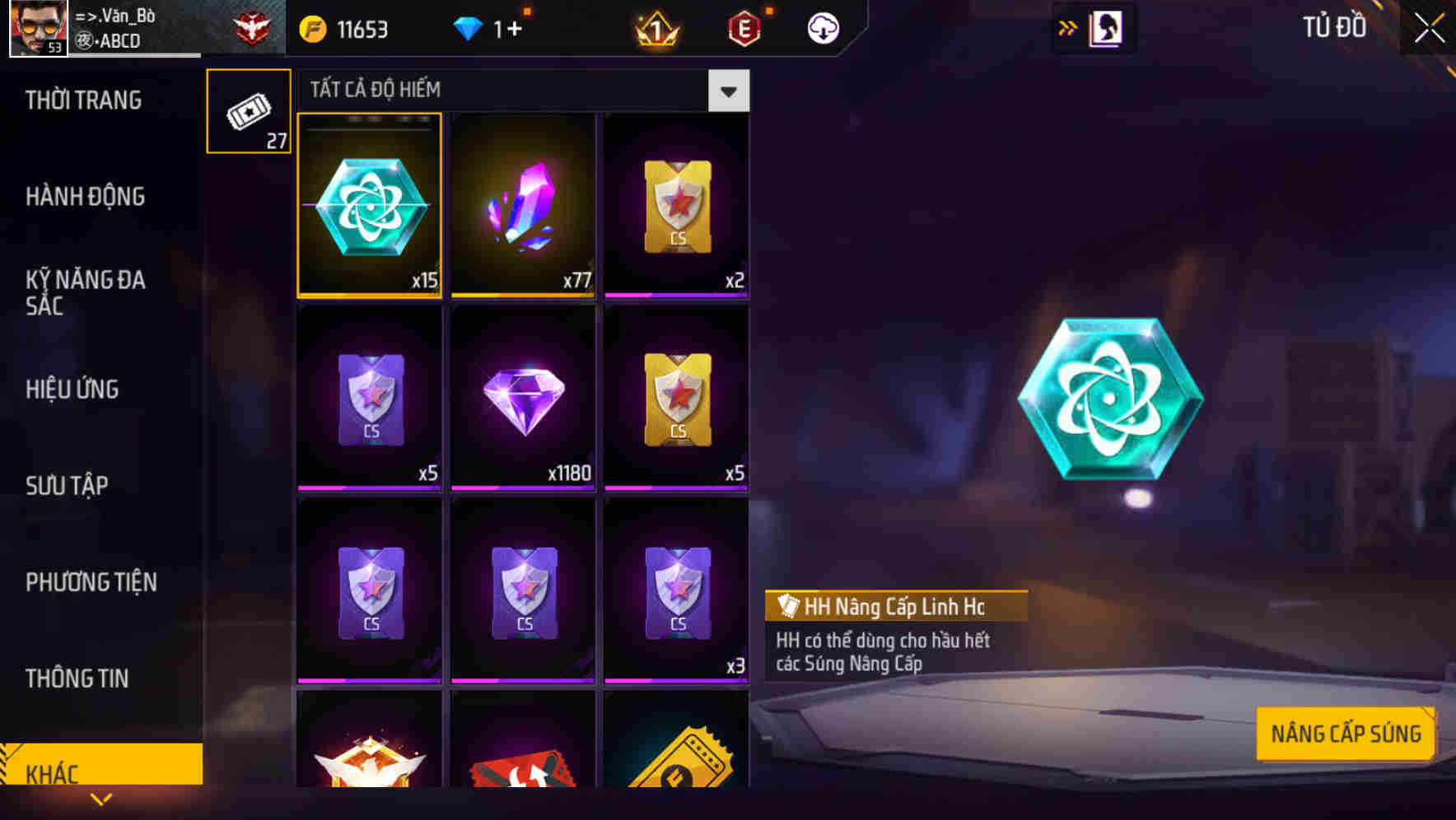Open the crown ranking icon in top bar
The width and height of the screenshot is (1456, 820).
(x=656, y=27)
